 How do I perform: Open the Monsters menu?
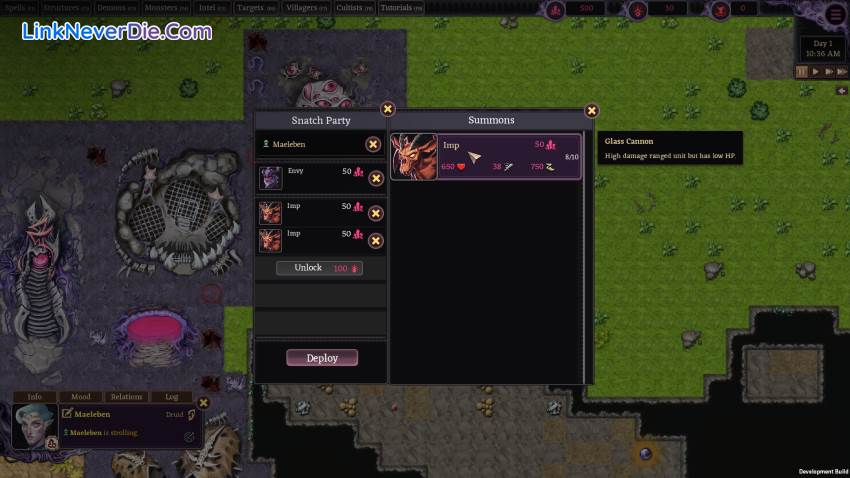[166, 8]
